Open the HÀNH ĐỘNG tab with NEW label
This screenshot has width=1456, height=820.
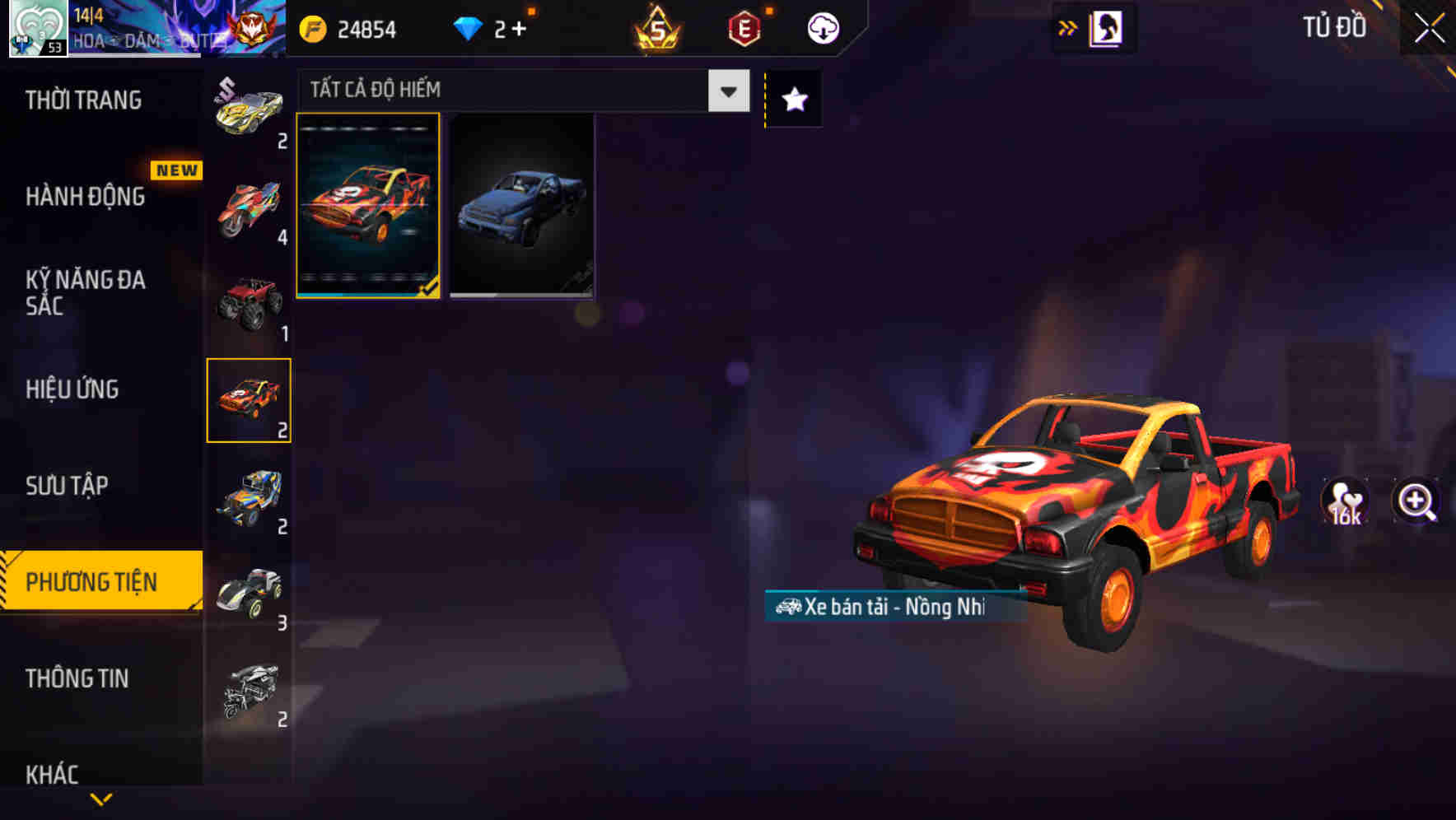86,197
